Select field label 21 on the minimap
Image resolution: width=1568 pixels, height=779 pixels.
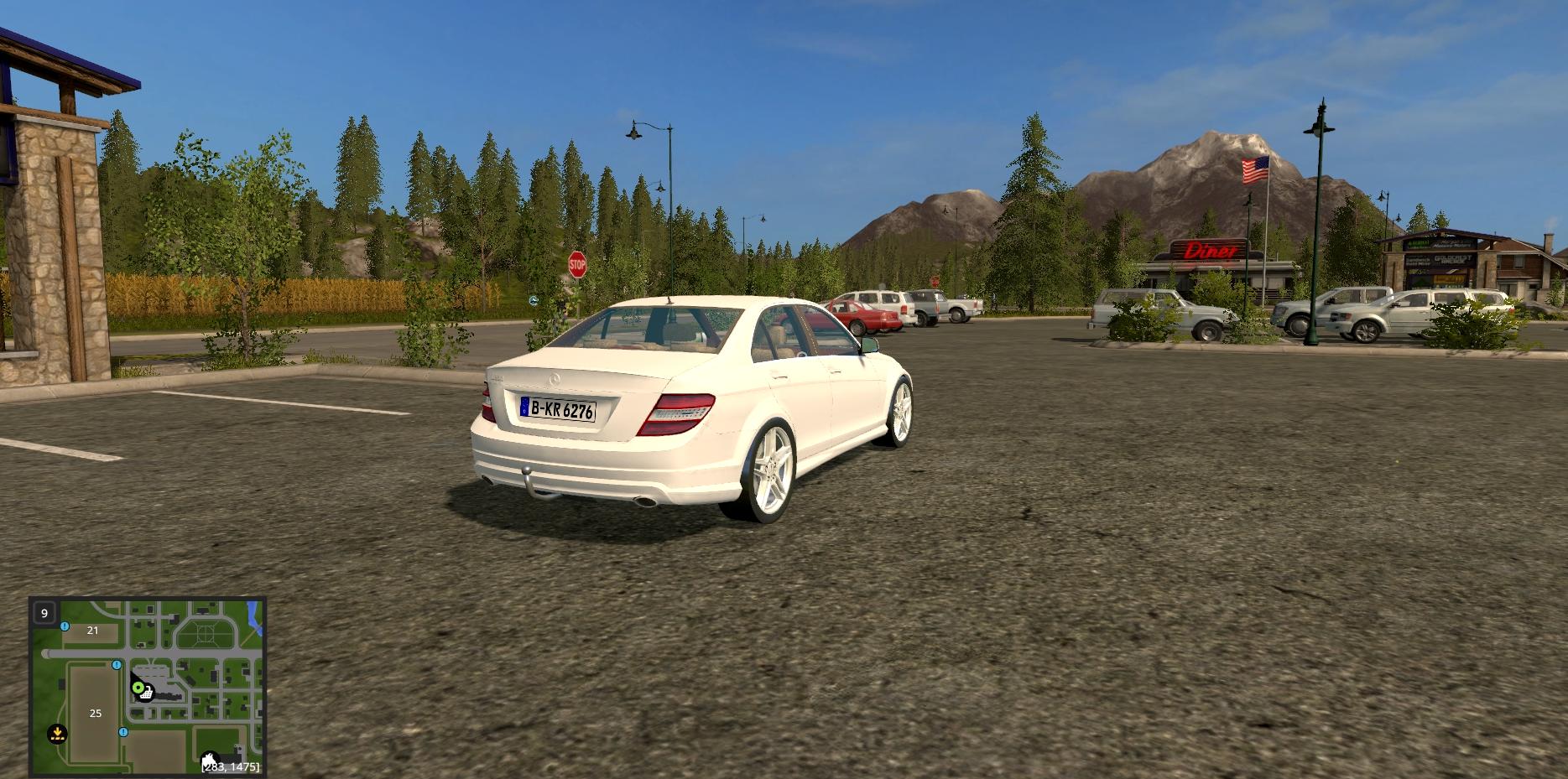click(x=93, y=631)
